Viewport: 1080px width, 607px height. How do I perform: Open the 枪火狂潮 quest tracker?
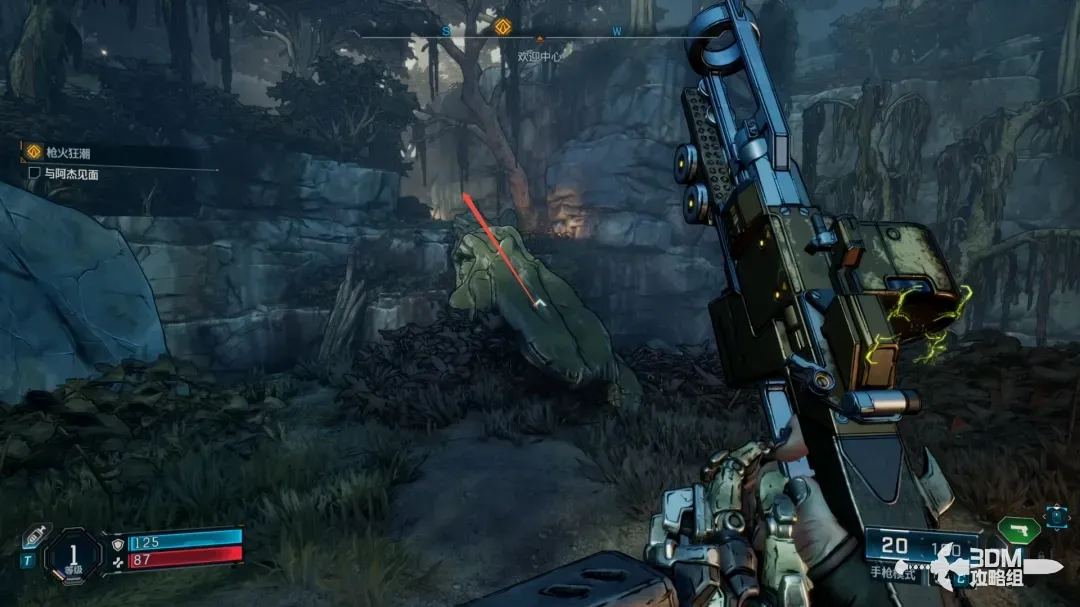66,153
